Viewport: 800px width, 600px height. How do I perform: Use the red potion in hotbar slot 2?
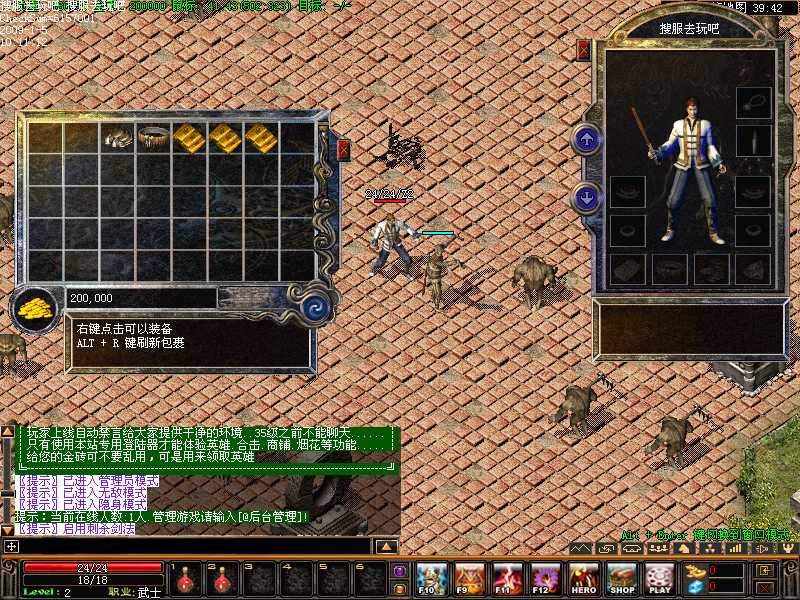click(225, 577)
